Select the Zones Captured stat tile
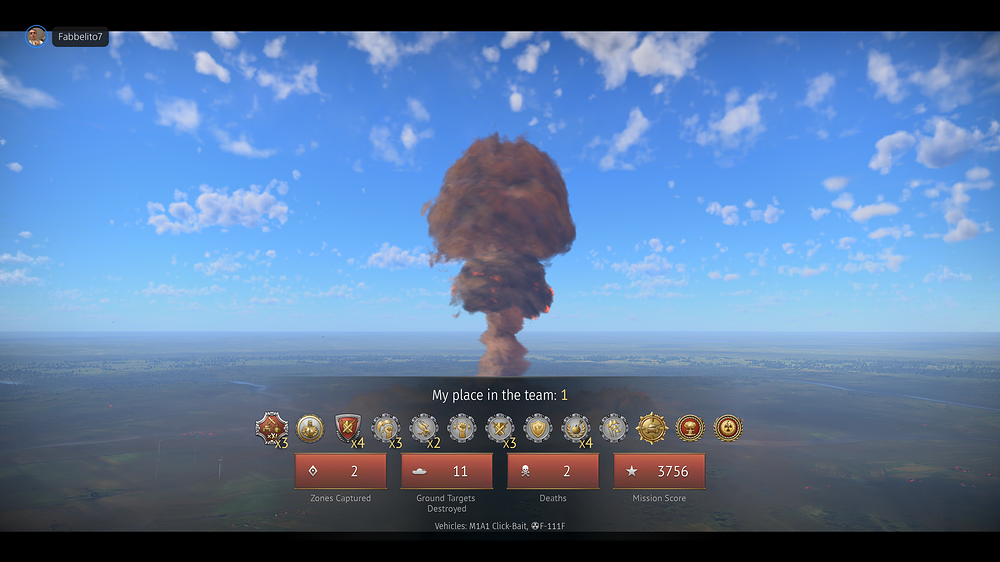Viewport: 1000px width, 562px height. coord(340,471)
